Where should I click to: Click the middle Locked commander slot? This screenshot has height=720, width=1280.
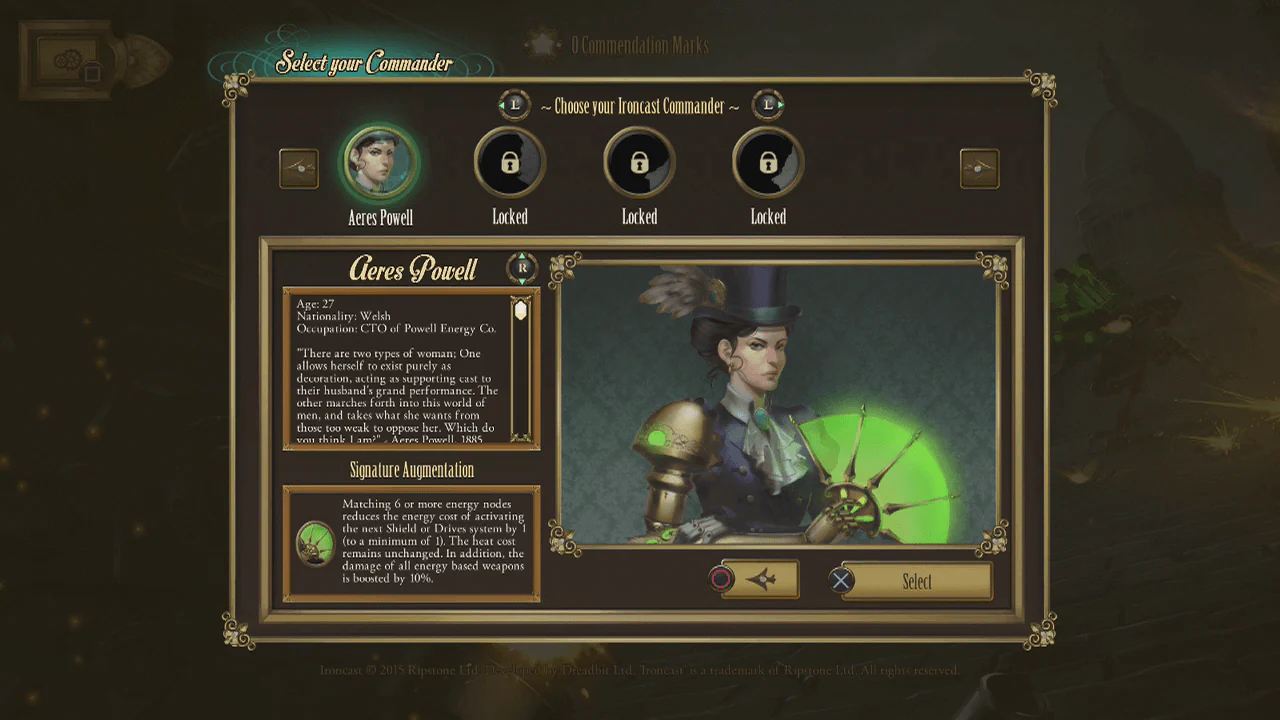click(x=639, y=160)
